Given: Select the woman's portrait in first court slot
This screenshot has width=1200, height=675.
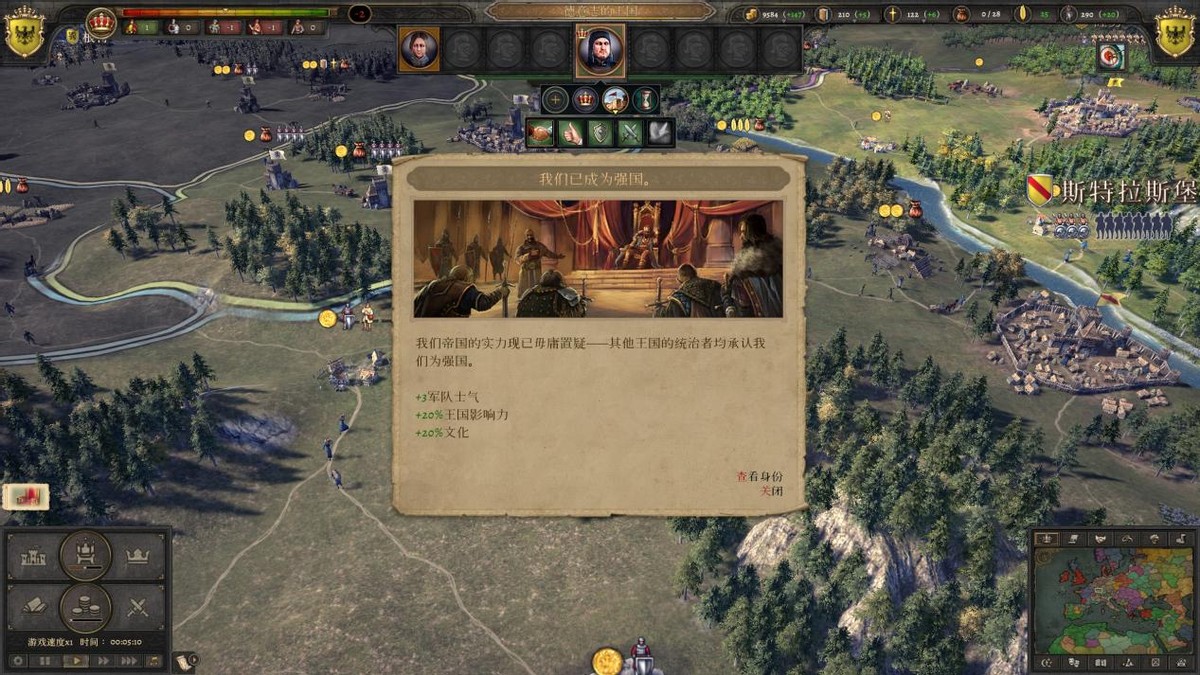Looking at the screenshot, I should (419, 49).
